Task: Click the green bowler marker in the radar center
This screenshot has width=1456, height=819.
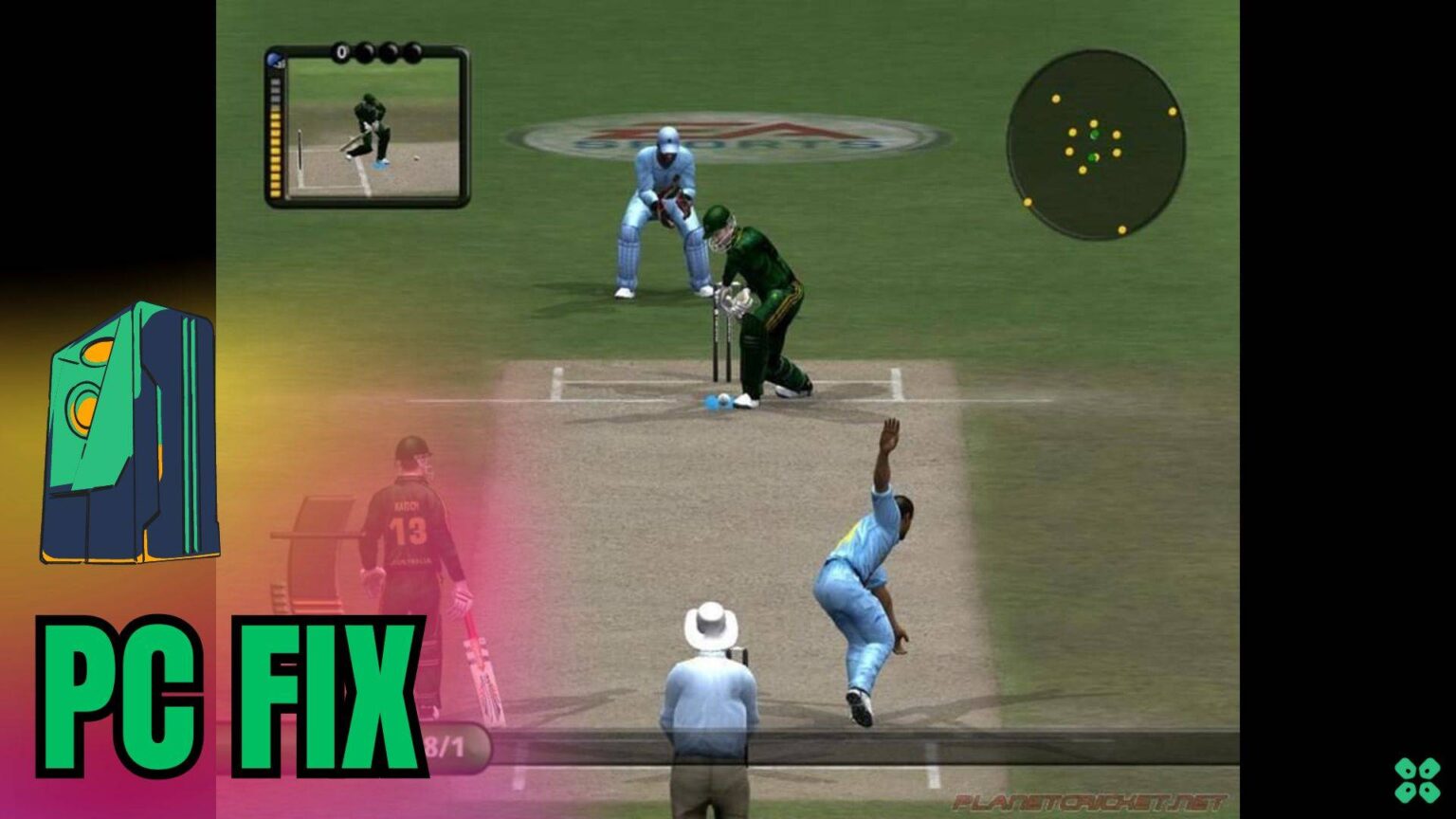Action: [1094, 135]
